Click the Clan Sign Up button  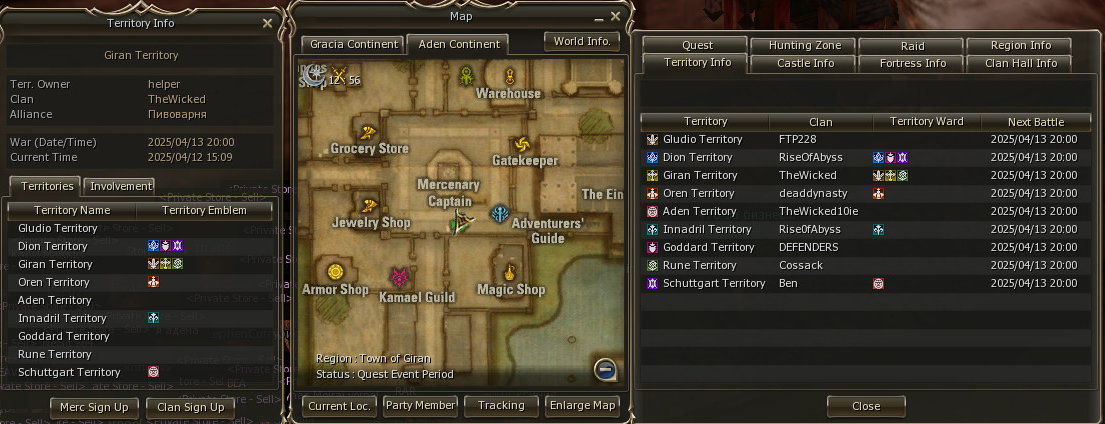pos(190,407)
